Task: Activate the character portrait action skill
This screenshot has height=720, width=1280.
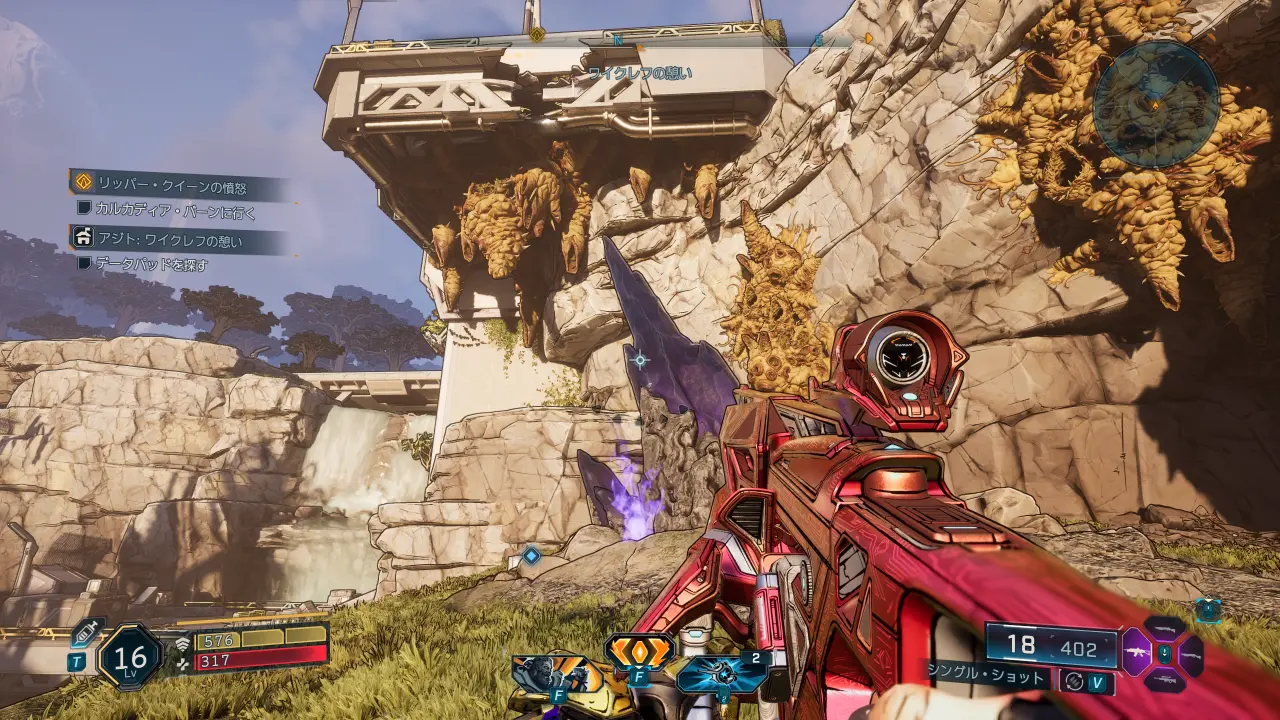Action: pyautogui.click(x=545, y=673)
